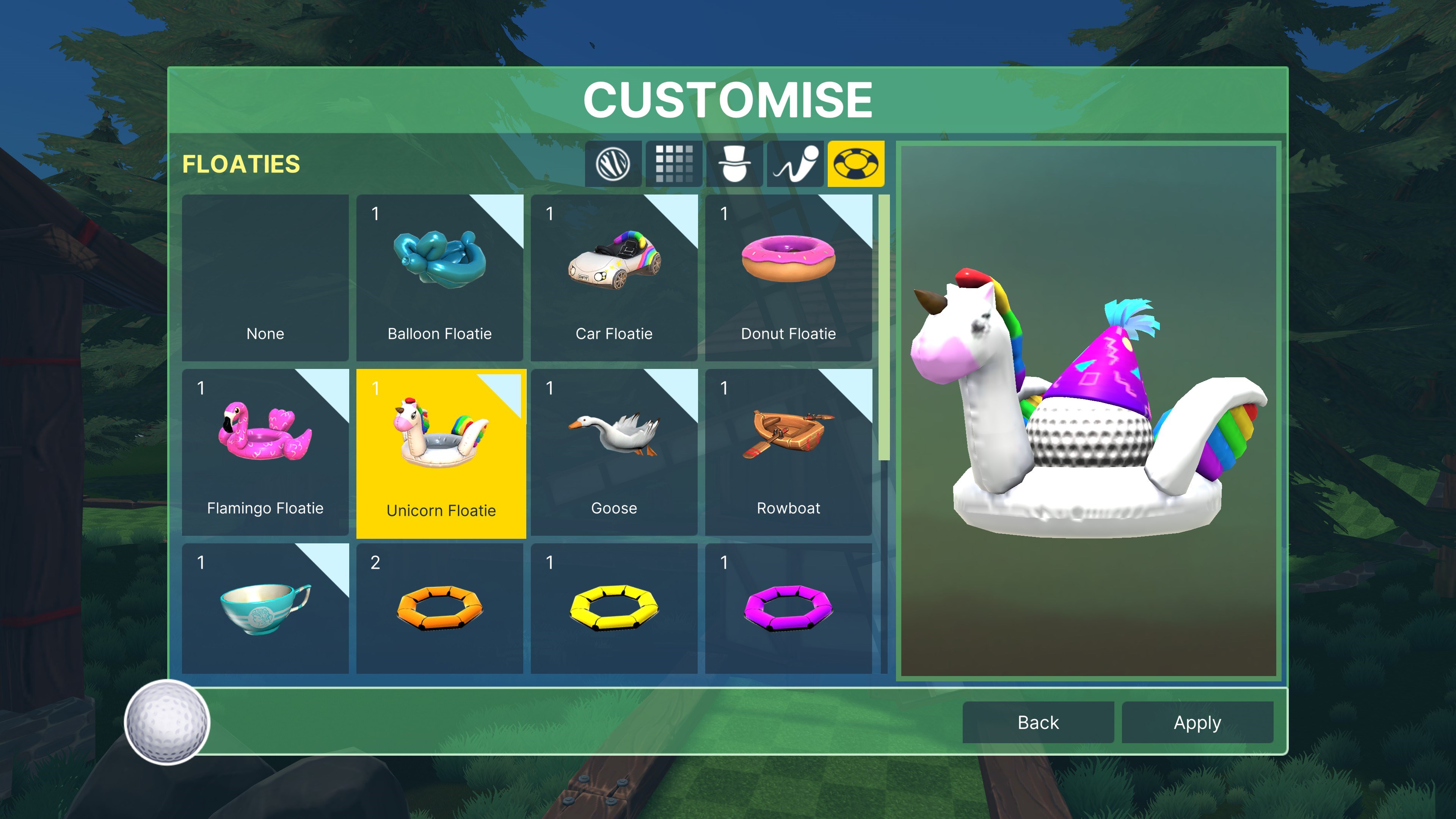
Task: Open the grid pattern category tab
Action: tap(674, 164)
